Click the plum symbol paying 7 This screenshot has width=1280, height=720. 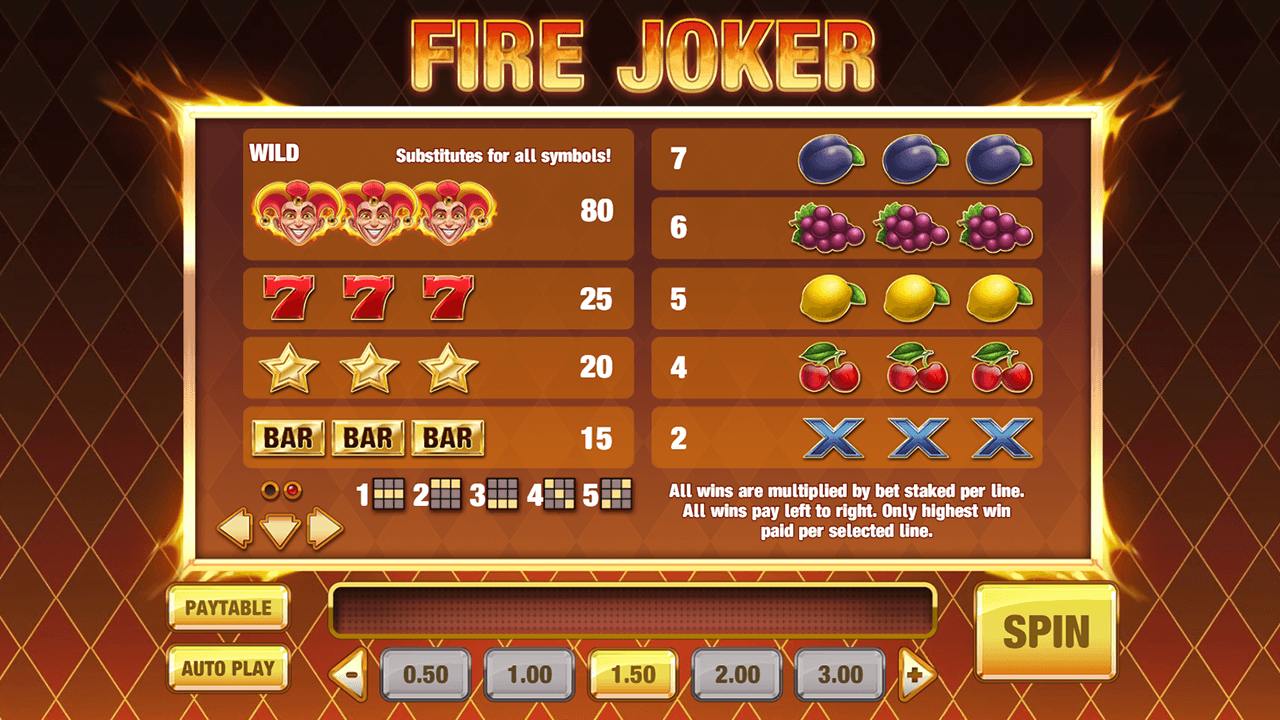(x=915, y=158)
